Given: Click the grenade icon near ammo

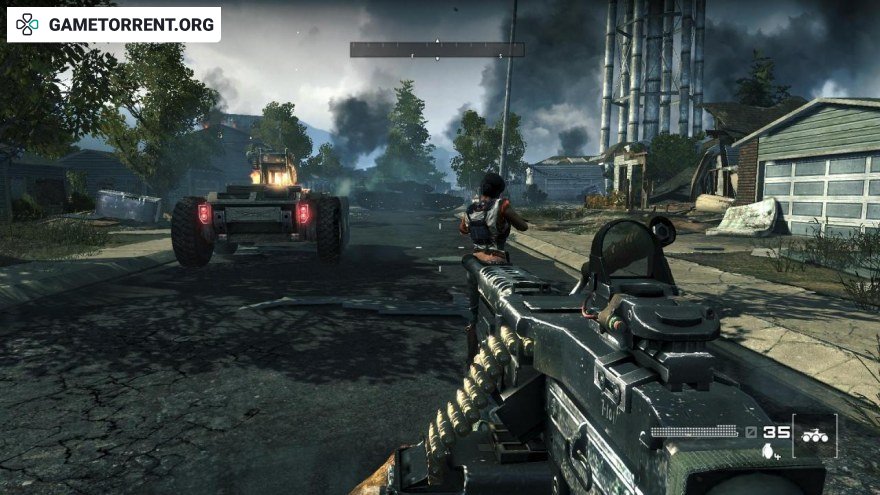Looking at the screenshot, I should 768,452.
